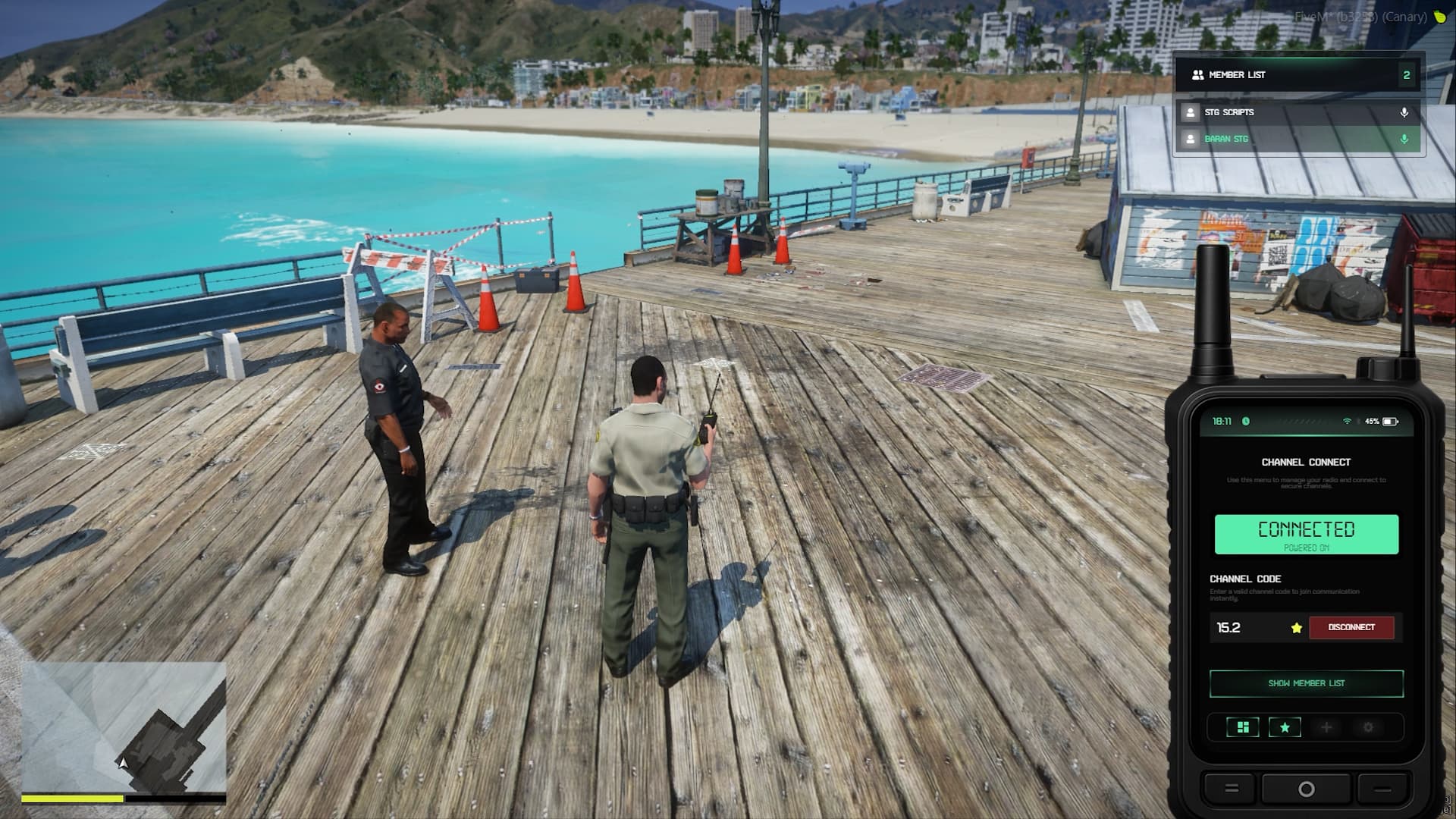Toggle radio power on the CONNECTED panel
This screenshot has width=1456, height=819.
(x=1306, y=535)
